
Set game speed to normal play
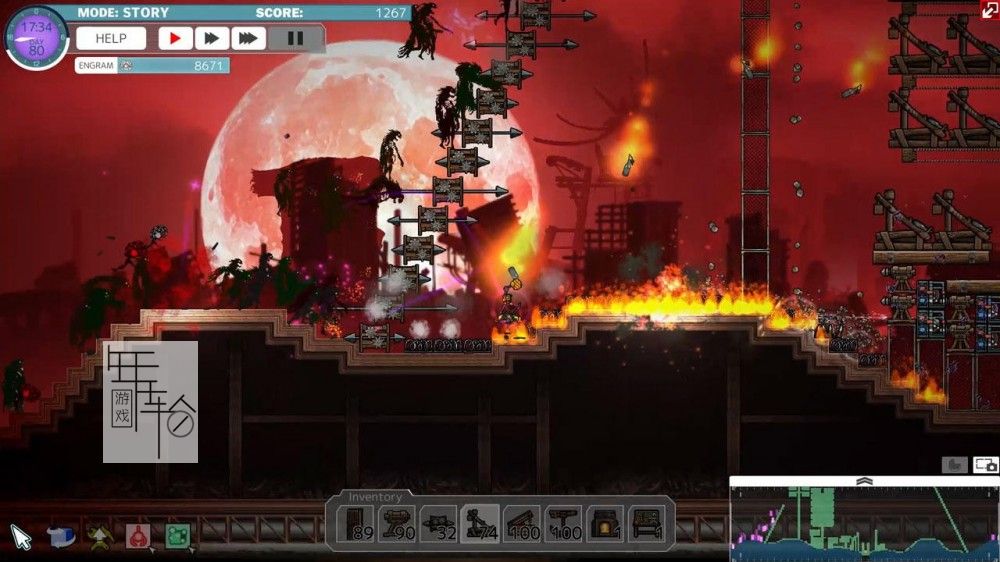[x=175, y=39]
